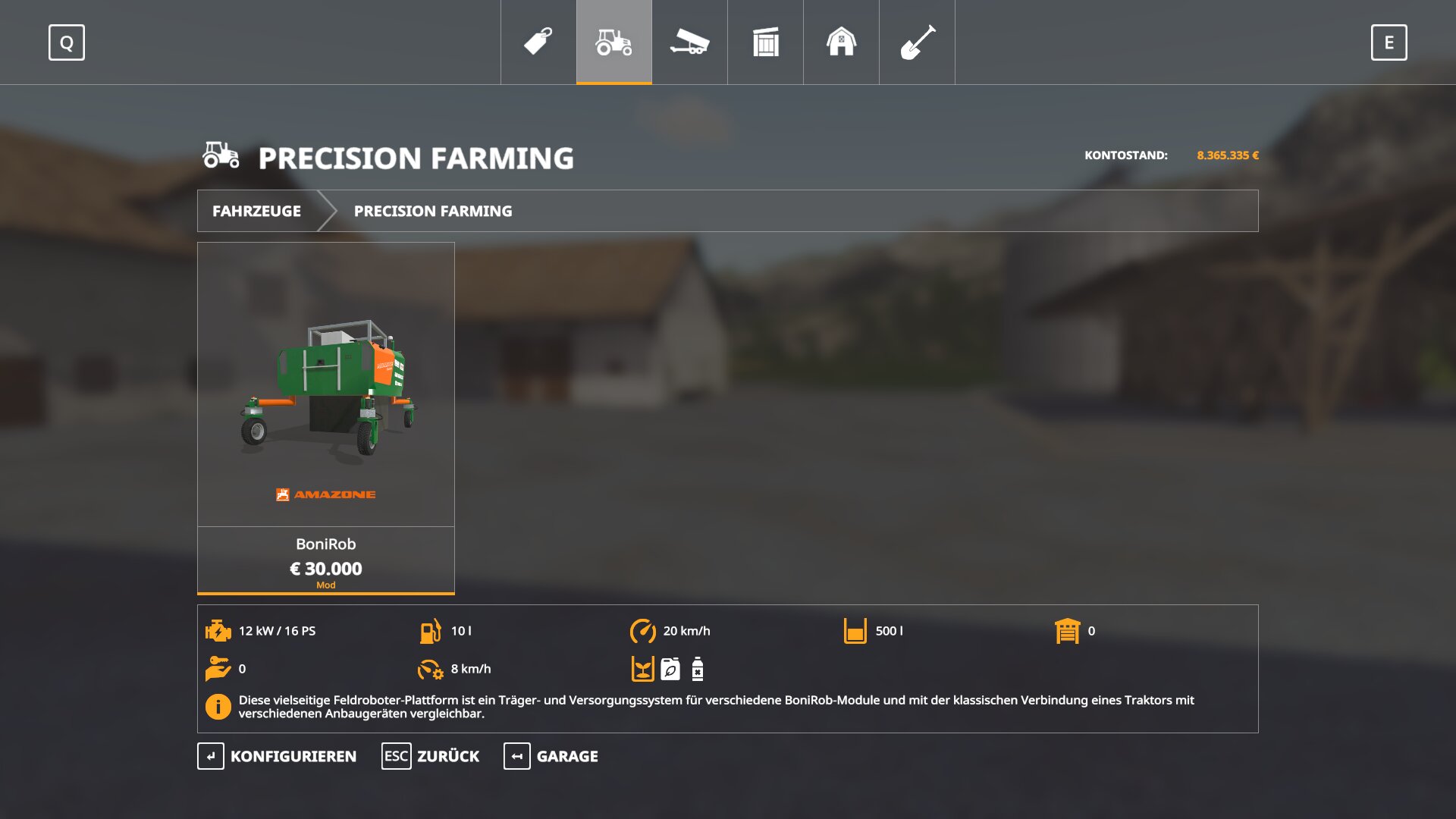Select the pallet objects tab
The image size is (1456, 819).
click(766, 42)
